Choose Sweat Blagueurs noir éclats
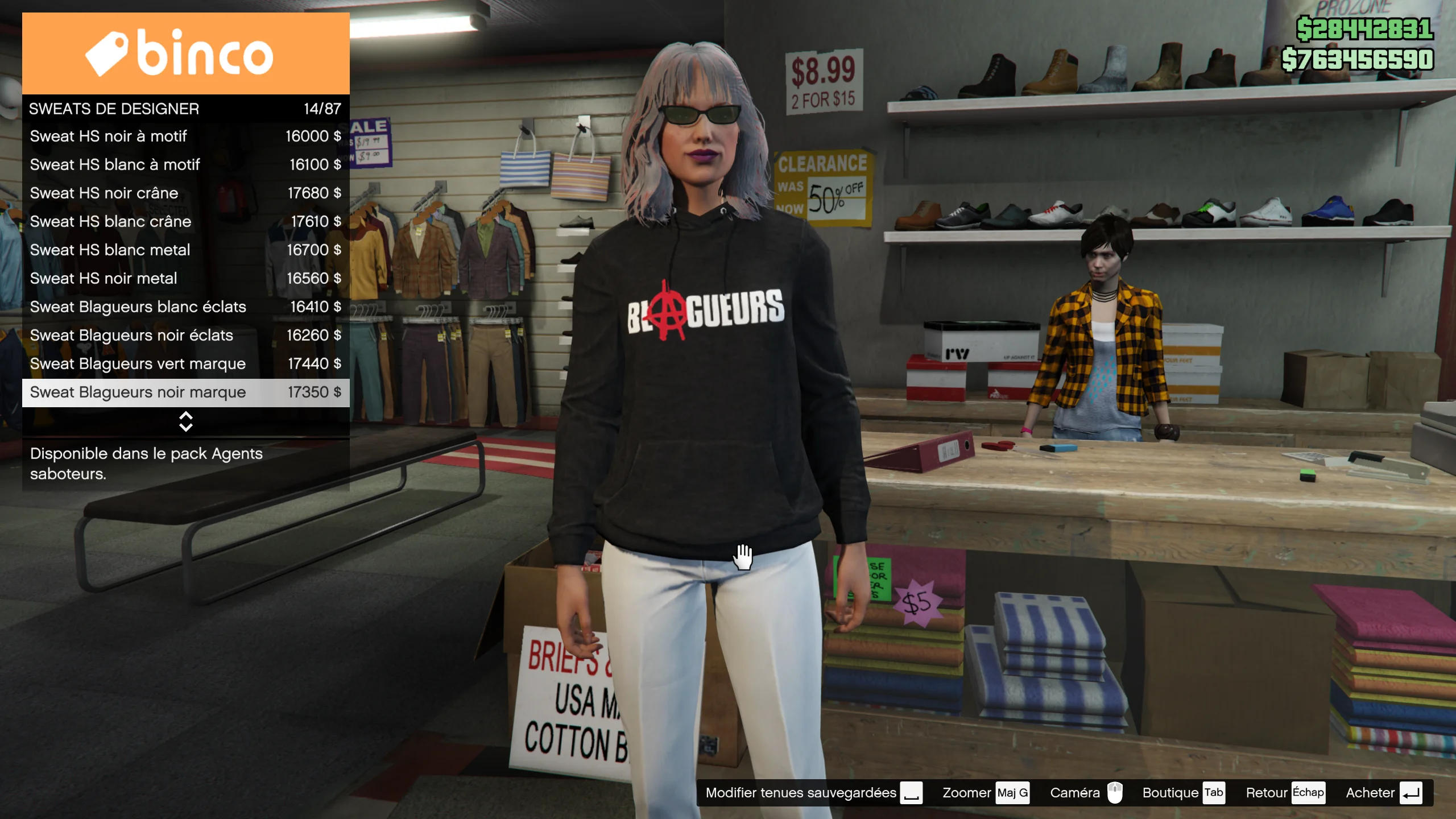Viewport: 1456px width, 819px height. point(185,336)
